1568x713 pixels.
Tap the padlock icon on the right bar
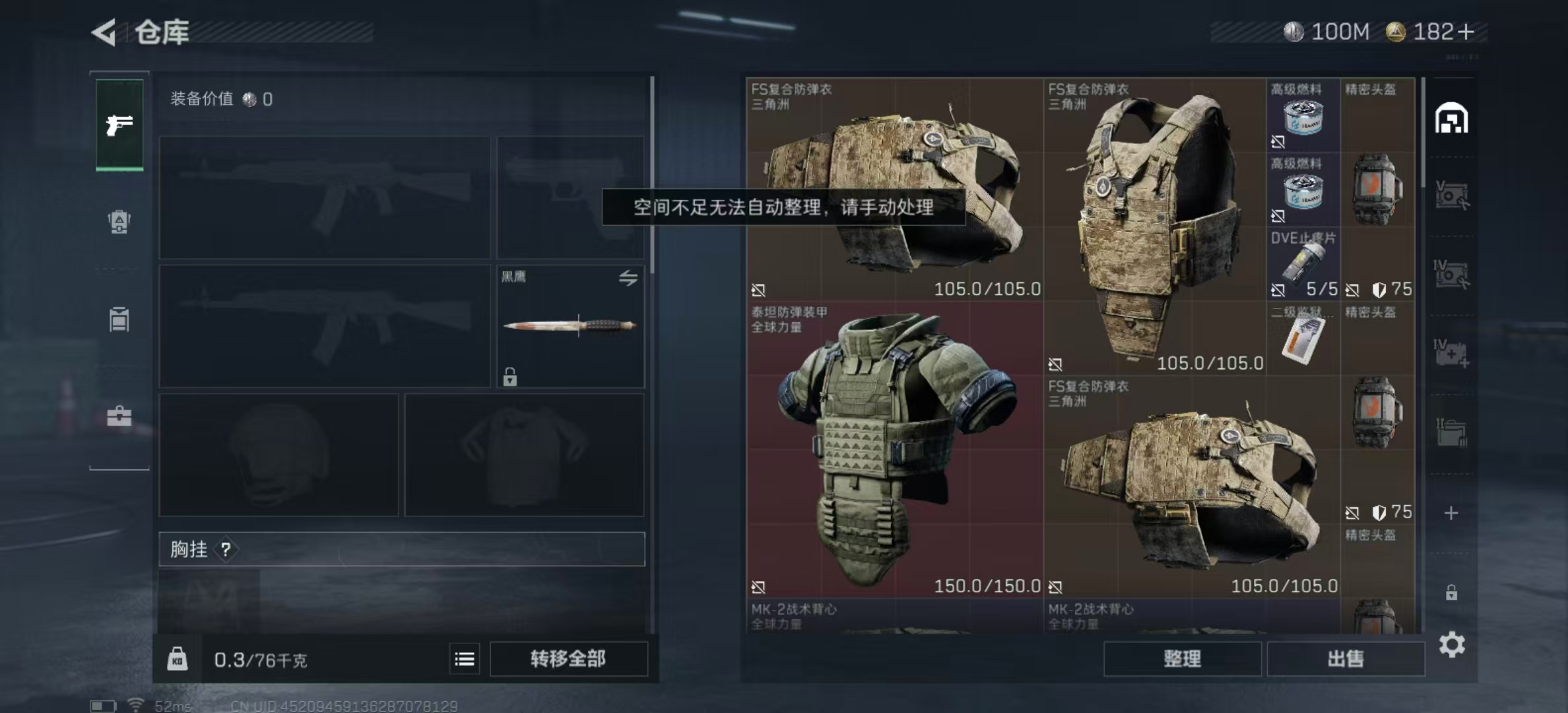1451,592
